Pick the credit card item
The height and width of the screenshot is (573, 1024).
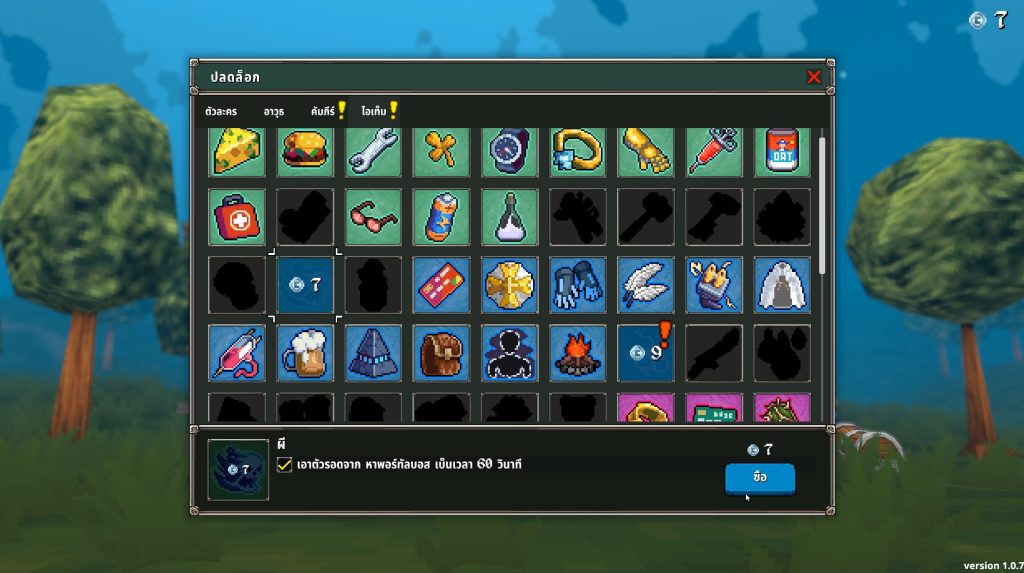pos(441,285)
